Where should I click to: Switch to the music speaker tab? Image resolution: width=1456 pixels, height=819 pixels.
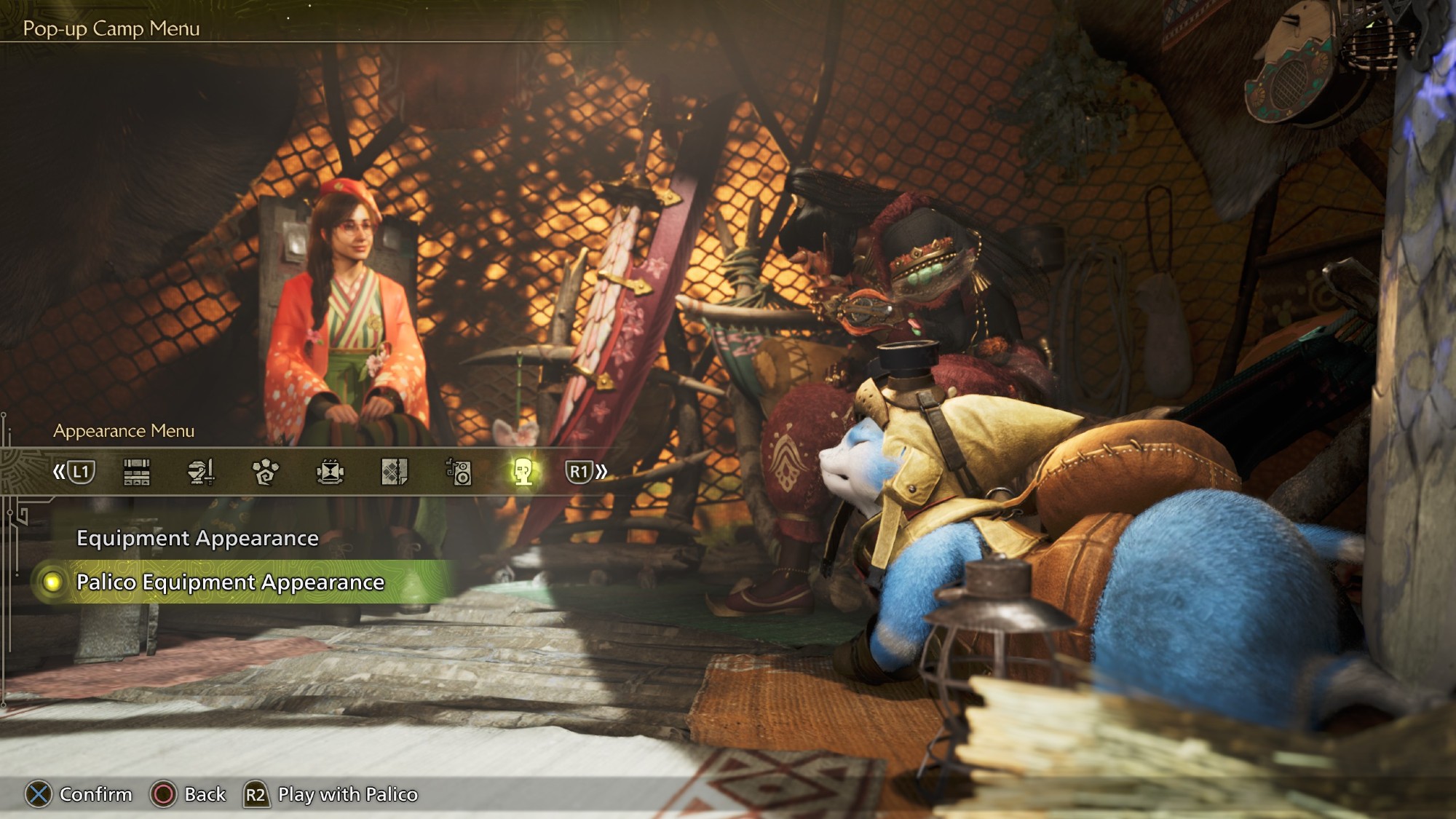coord(459,472)
